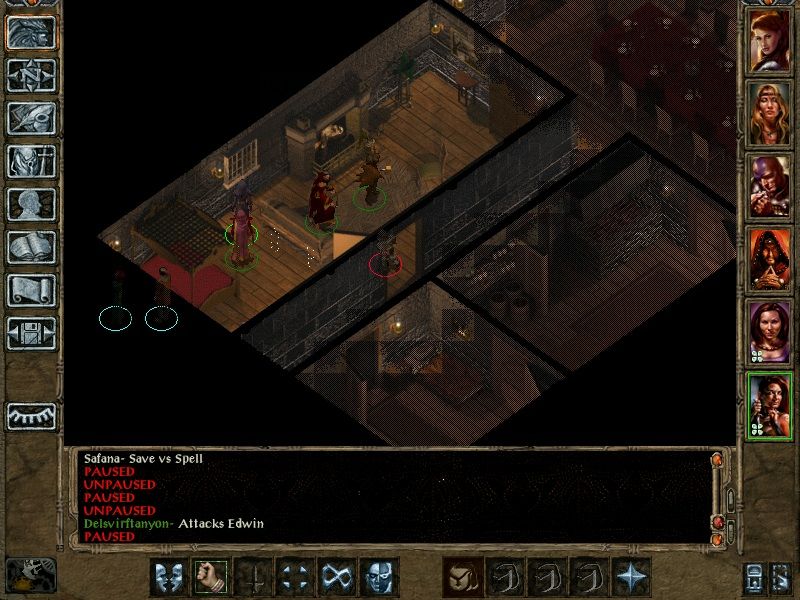Open the options menu with floppy disk icon

31,334
